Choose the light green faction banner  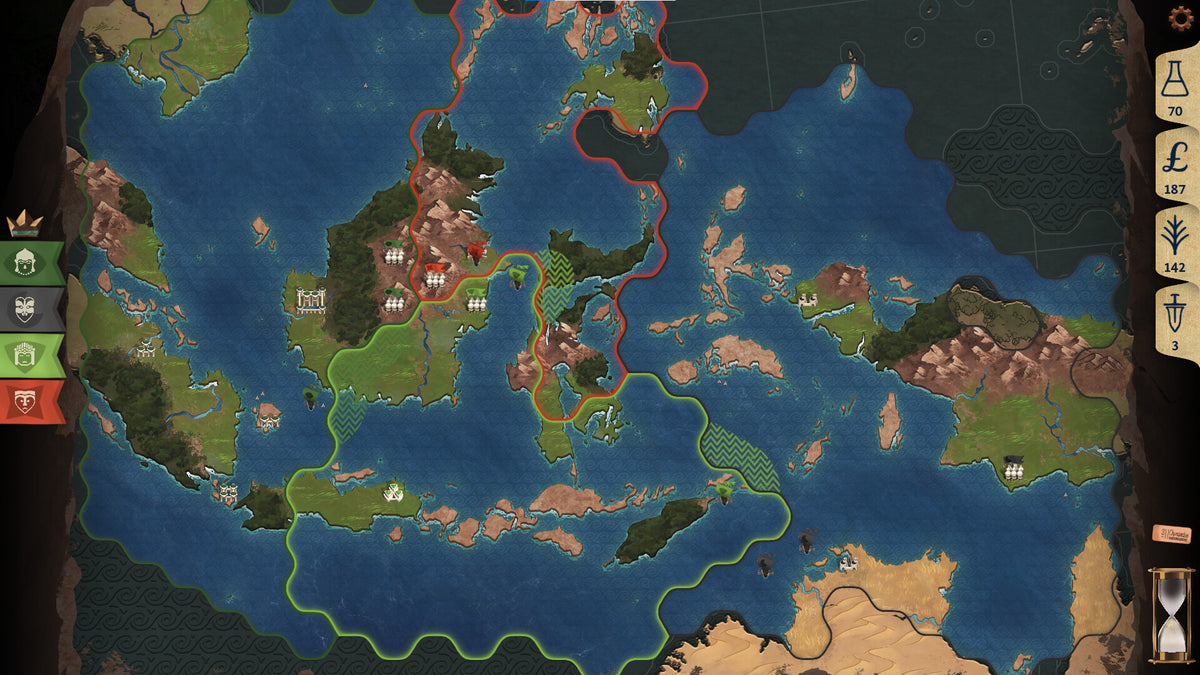[x=30, y=355]
